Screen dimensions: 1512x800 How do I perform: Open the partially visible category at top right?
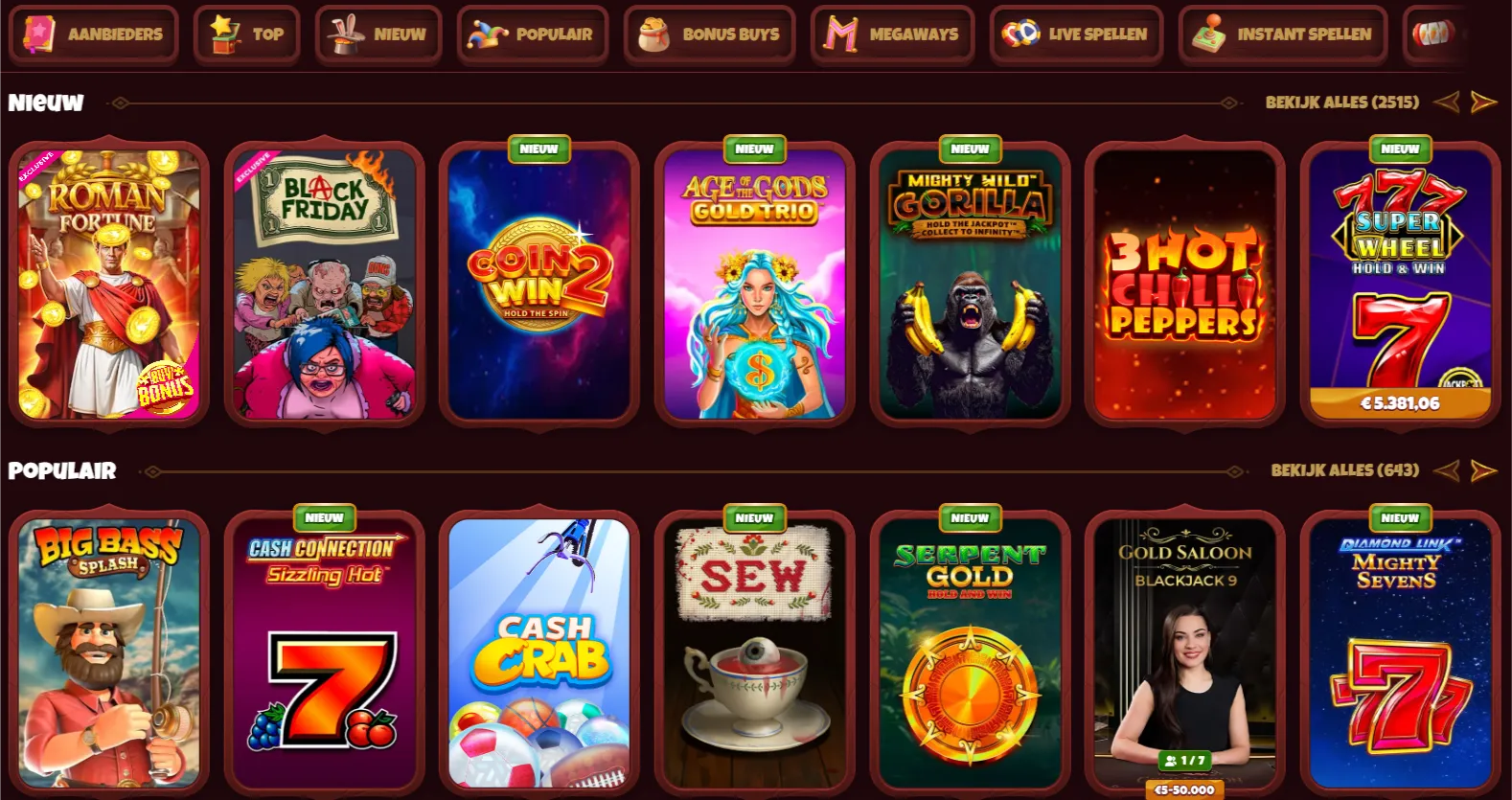tap(1432, 34)
